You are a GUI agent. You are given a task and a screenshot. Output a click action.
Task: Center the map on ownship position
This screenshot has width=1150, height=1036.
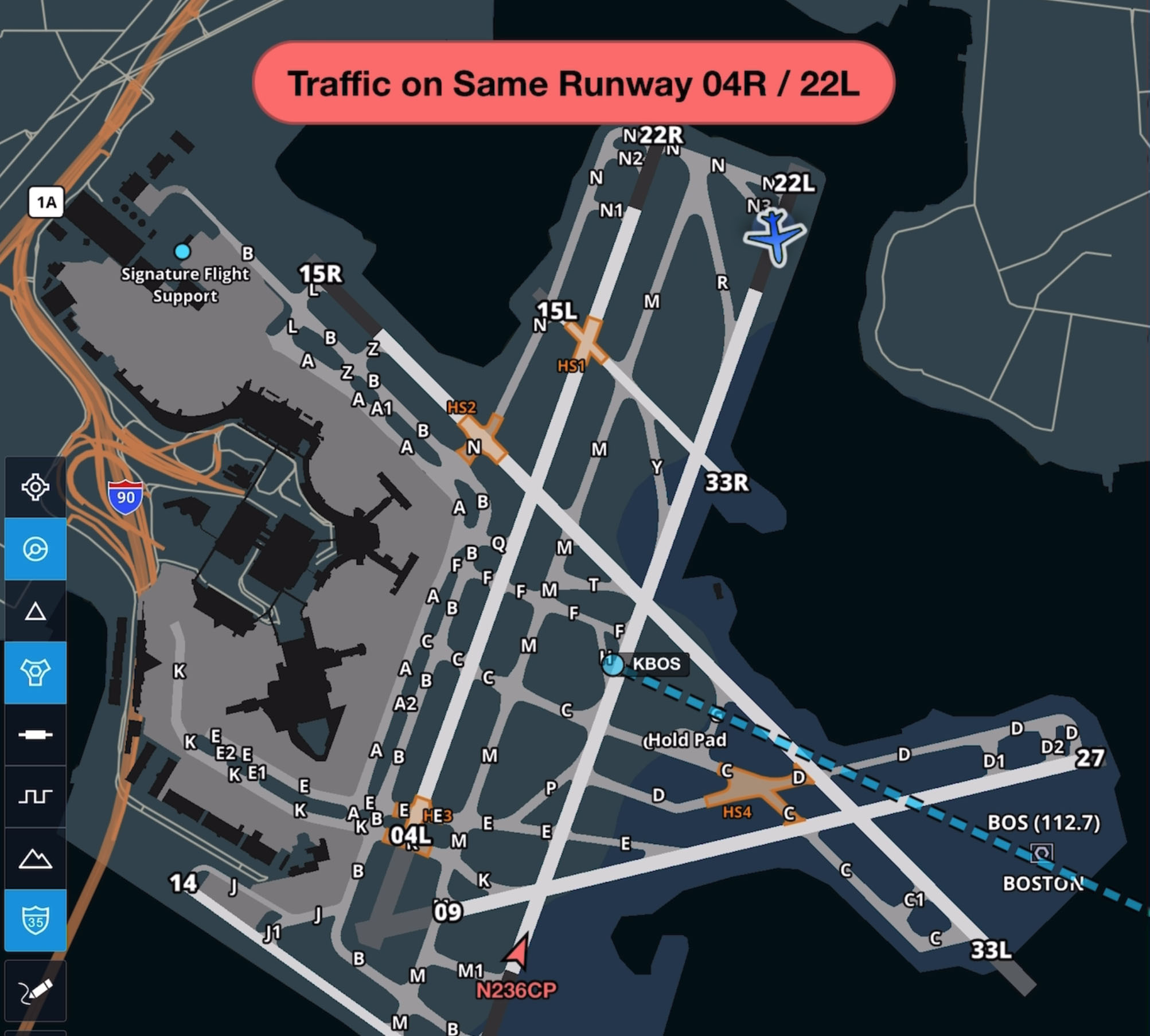pos(36,487)
